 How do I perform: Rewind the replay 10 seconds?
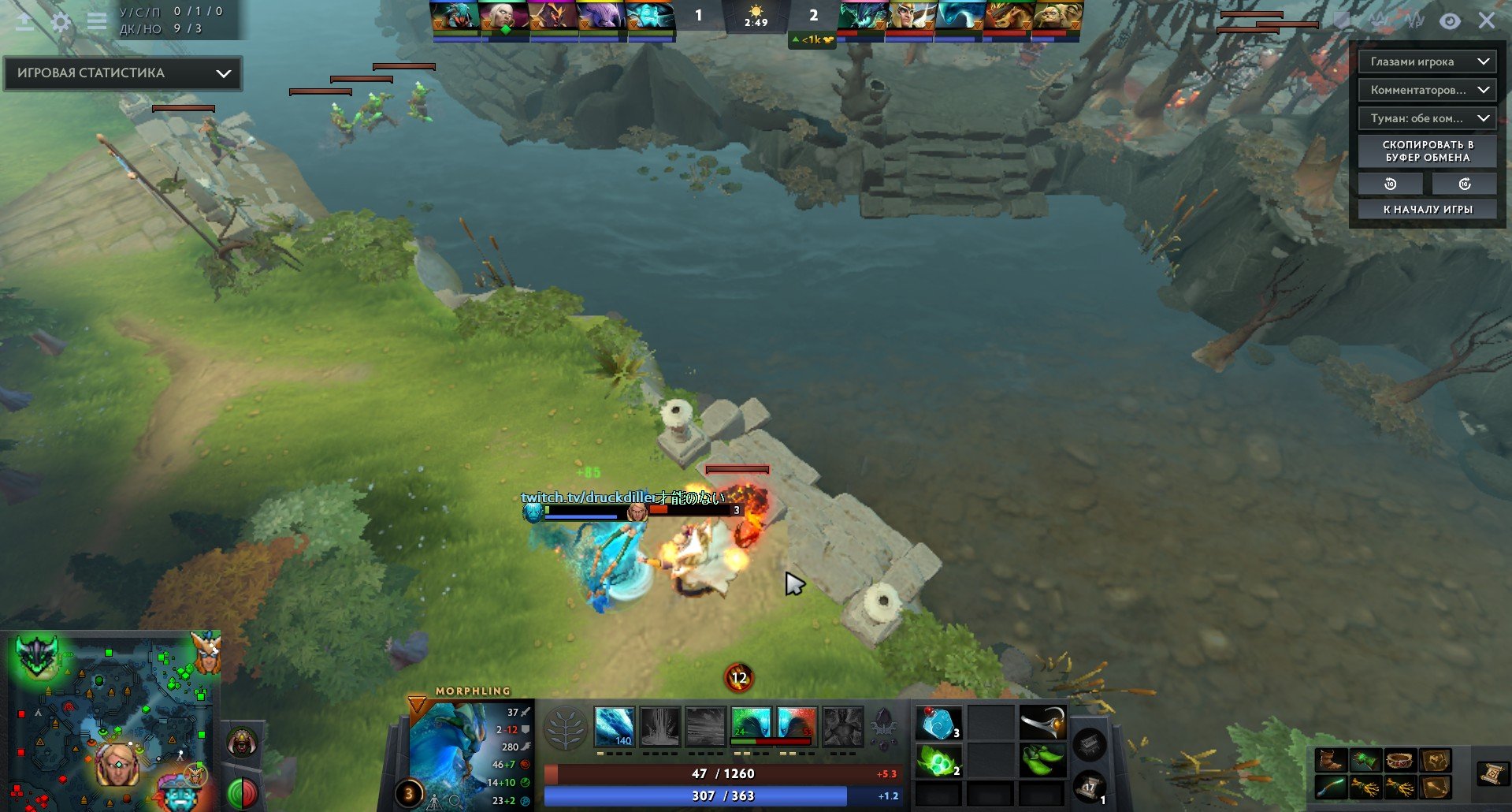1390,184
